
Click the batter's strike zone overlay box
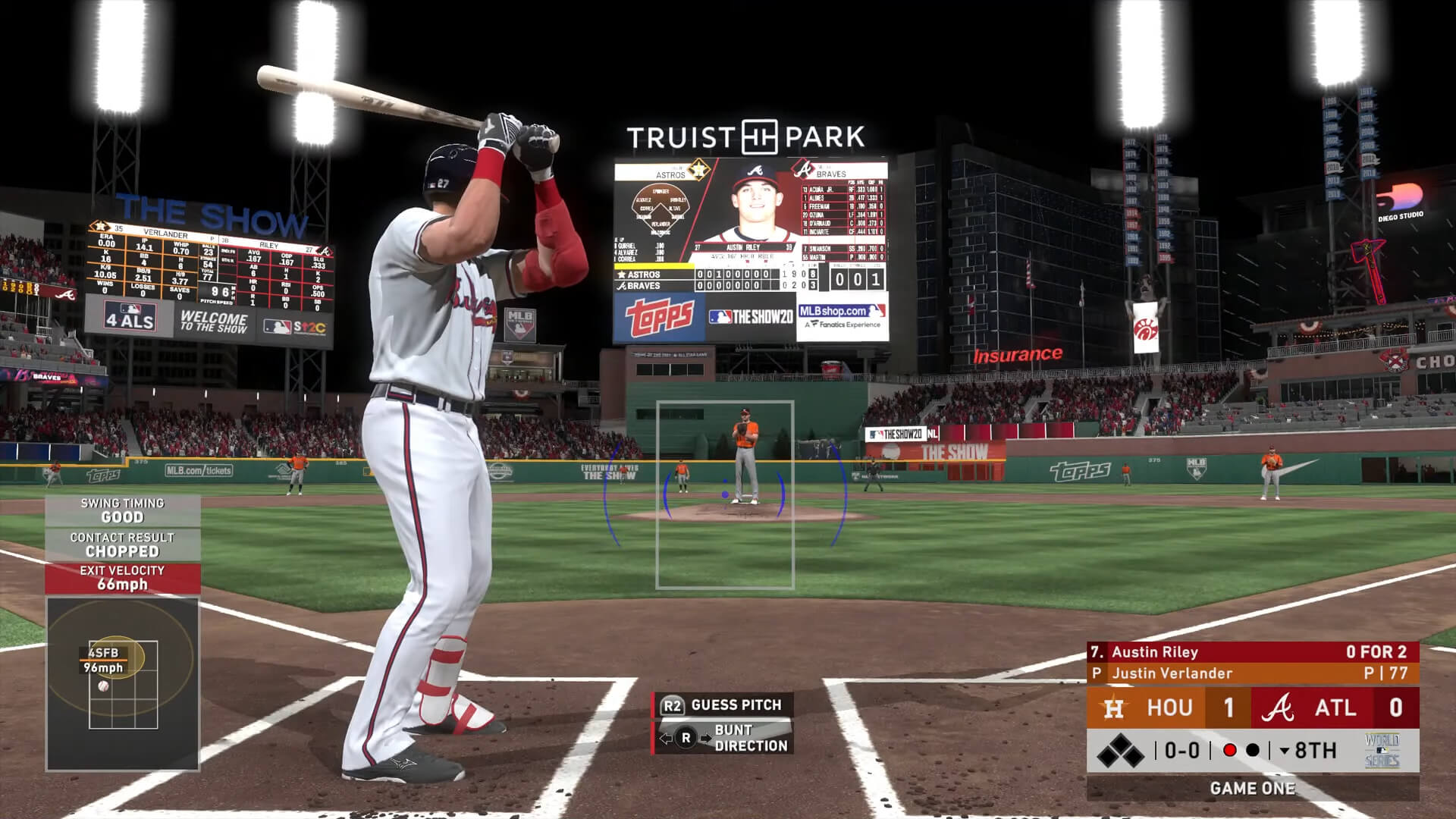724,494
